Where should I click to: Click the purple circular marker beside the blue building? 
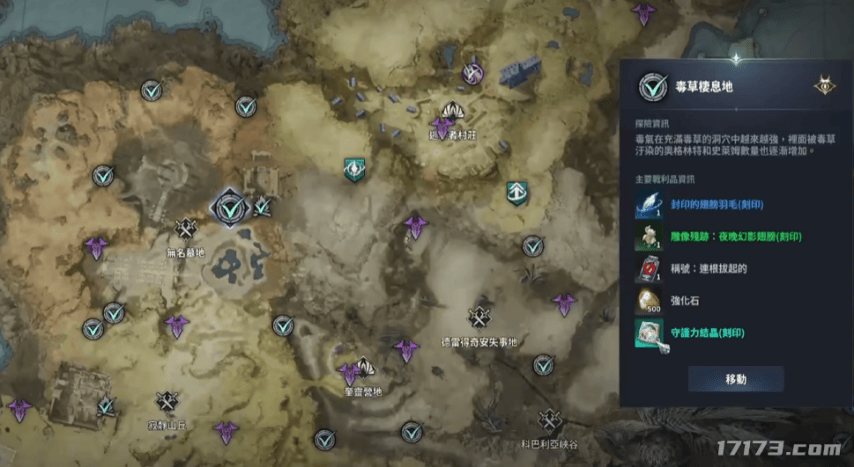(x=473, y=73)
